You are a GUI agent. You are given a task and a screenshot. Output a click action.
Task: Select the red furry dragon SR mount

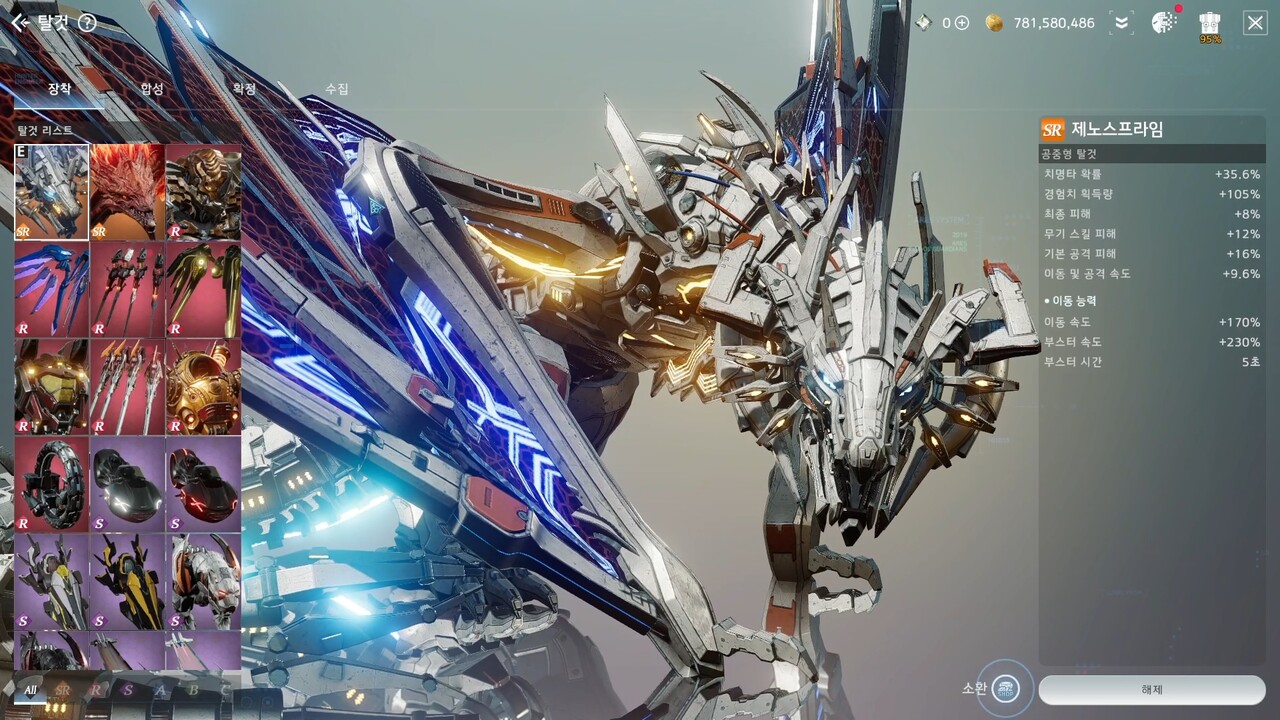(x=127, y=191)
